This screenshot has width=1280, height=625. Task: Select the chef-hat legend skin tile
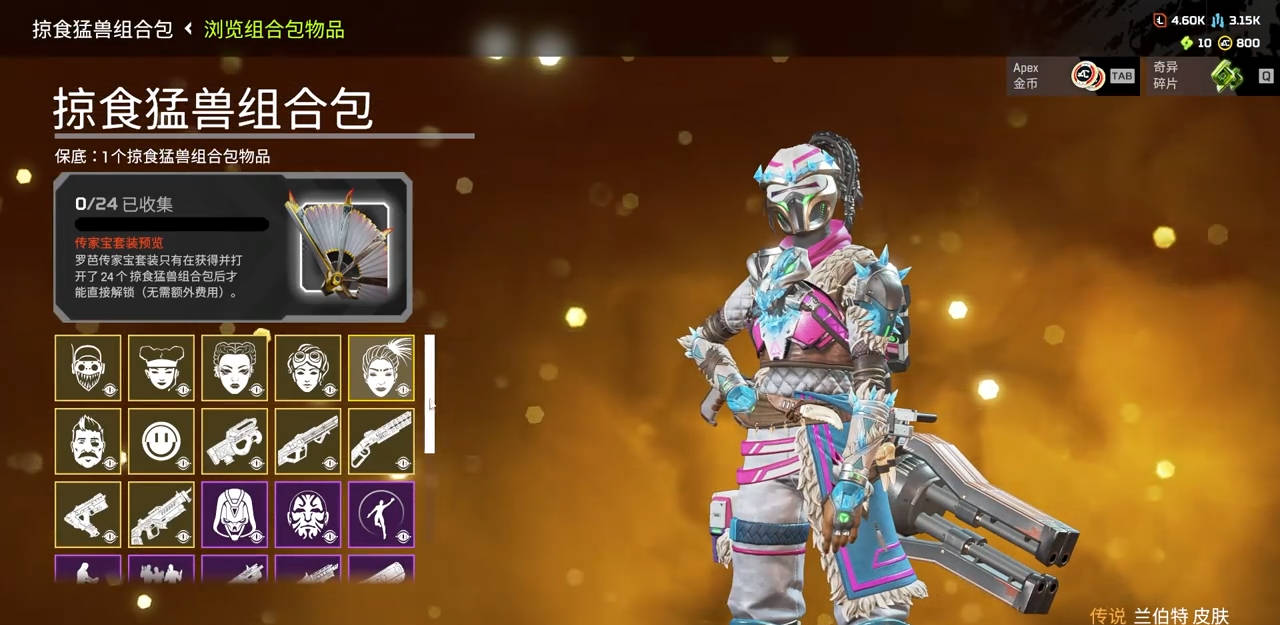161,368
